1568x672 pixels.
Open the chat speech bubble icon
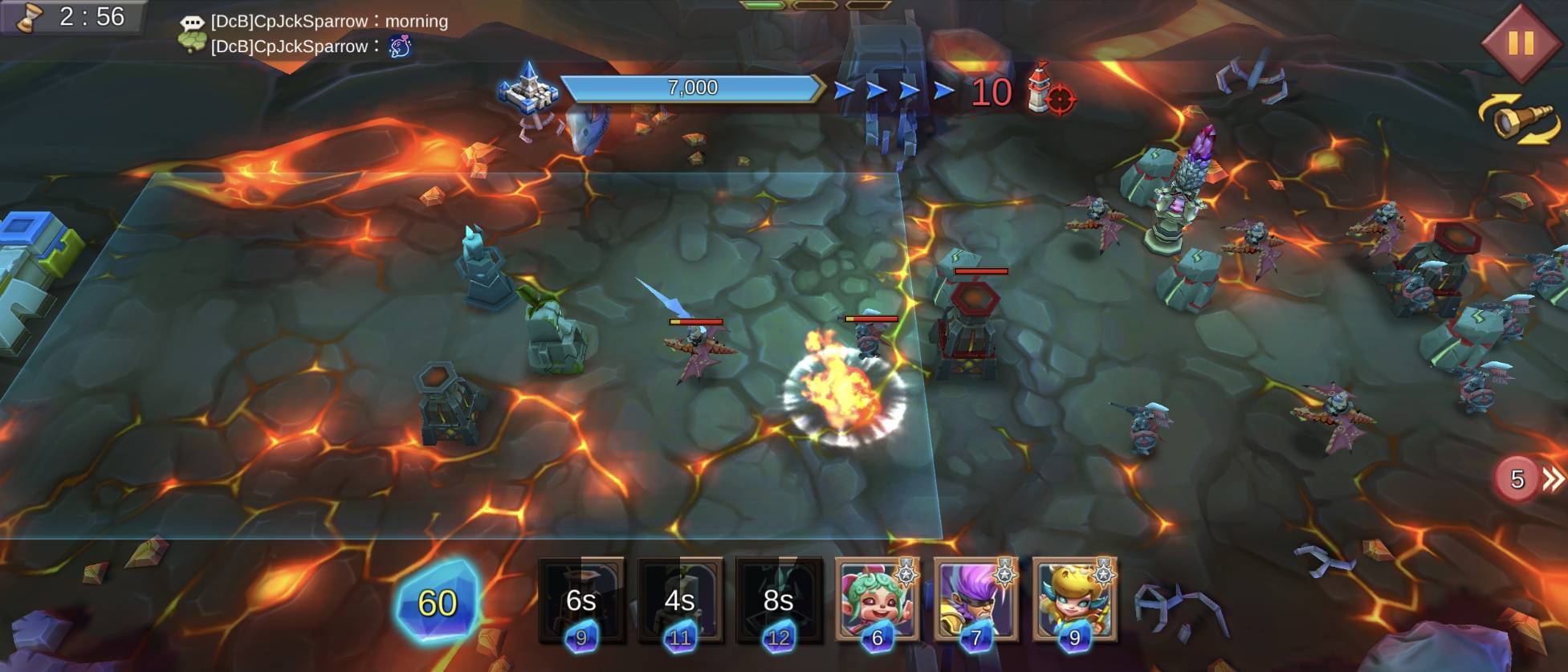pos(192,22)
